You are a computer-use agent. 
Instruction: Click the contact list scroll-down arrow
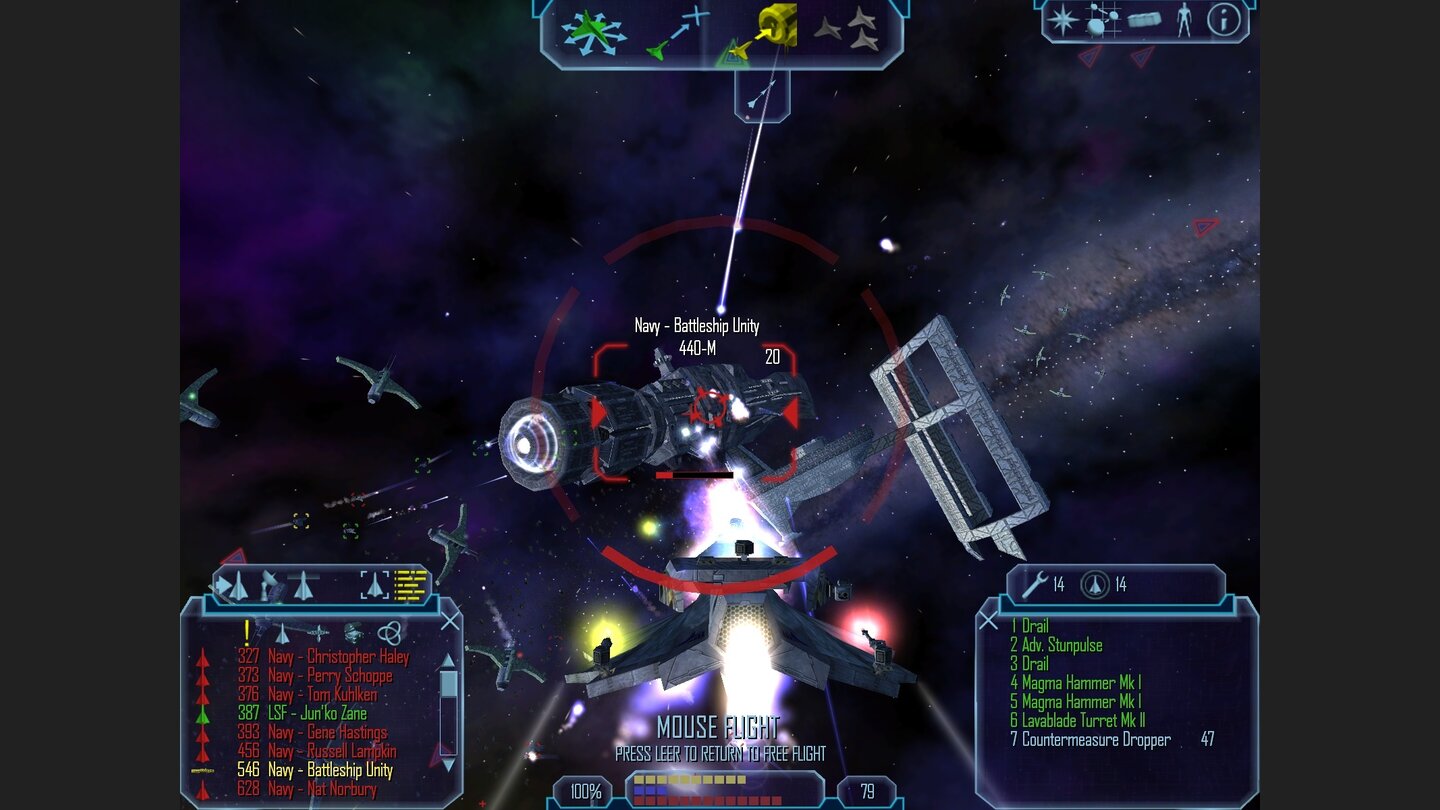[x=448, y=764]
